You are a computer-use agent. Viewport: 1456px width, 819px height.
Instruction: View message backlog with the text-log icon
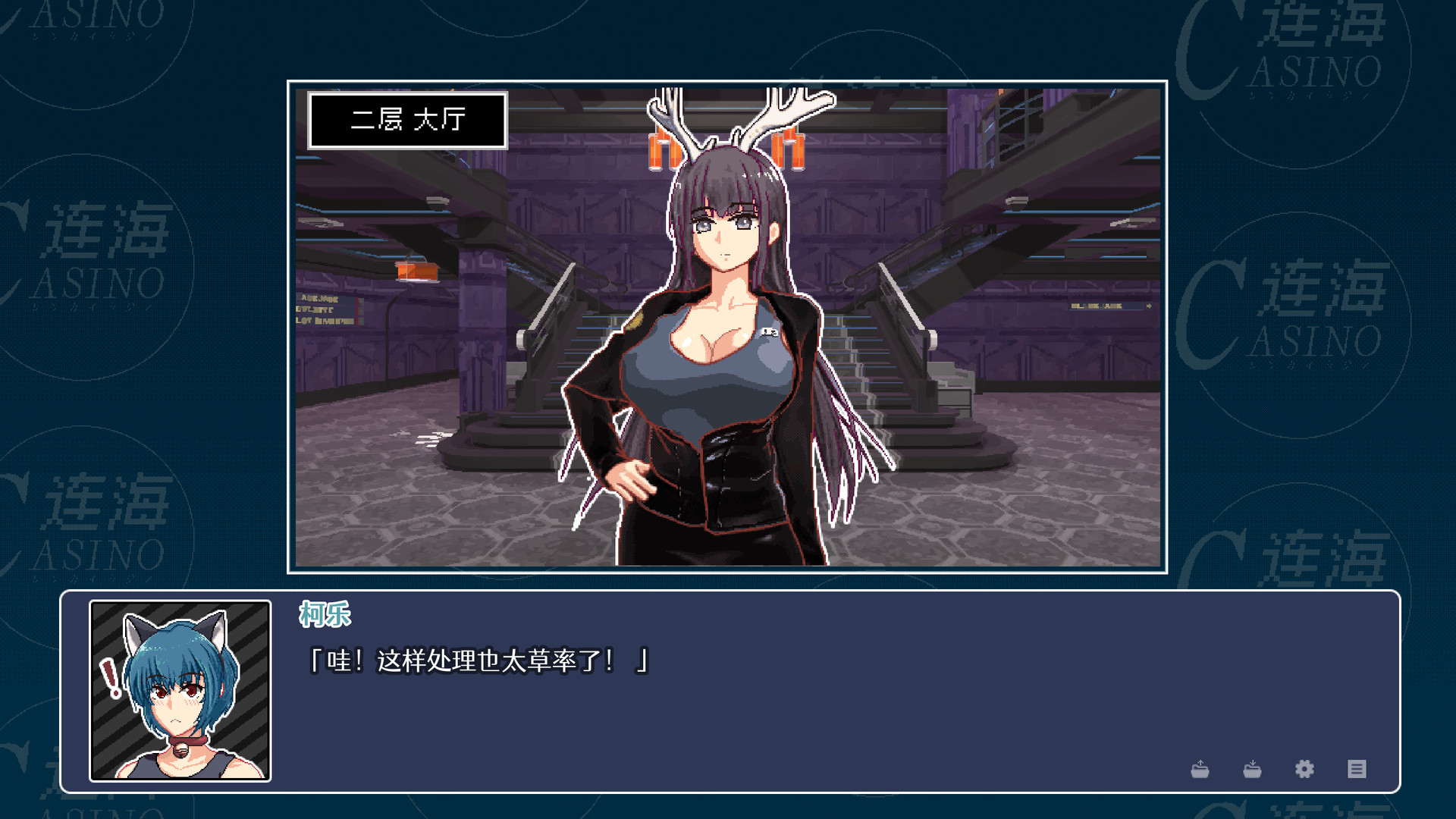(1357, 769)
